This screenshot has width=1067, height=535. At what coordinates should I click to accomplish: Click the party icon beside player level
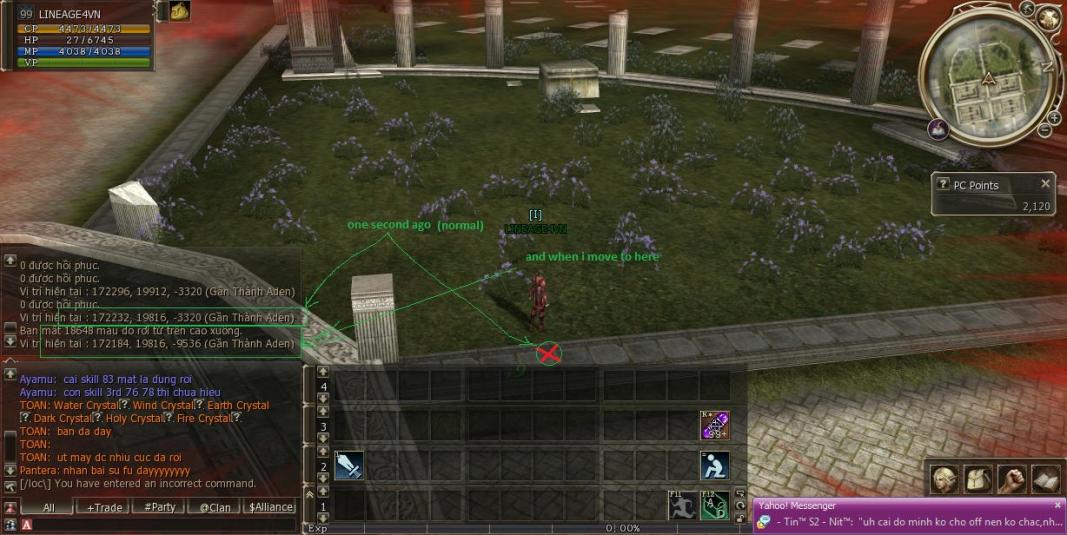pos(179,11)
